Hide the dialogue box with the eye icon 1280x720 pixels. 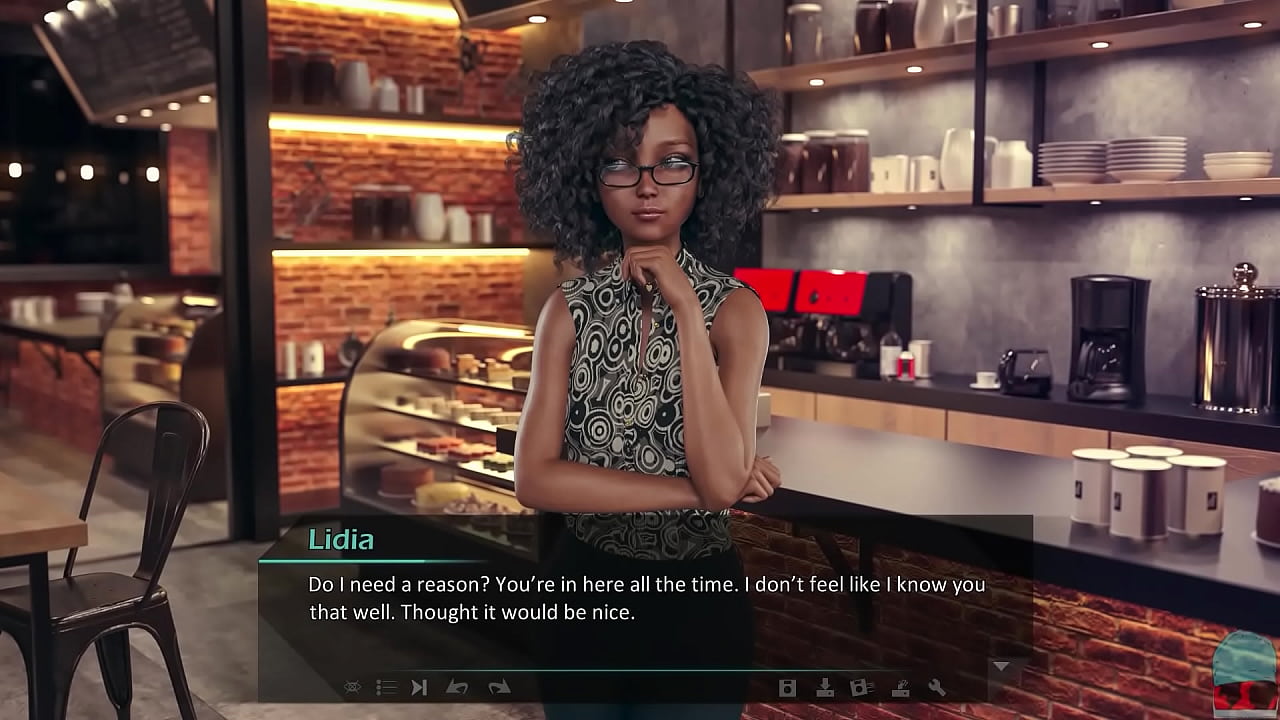(x=352, y=687)
